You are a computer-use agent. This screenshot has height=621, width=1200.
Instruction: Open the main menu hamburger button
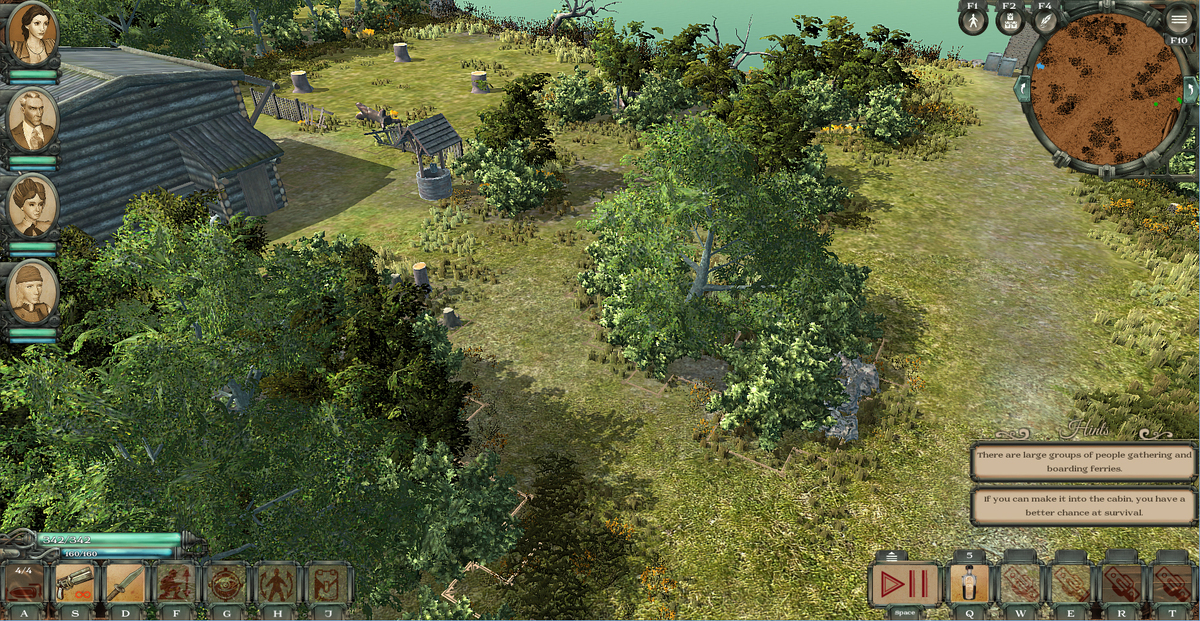pyautogui.click(x=1179, y=19)
